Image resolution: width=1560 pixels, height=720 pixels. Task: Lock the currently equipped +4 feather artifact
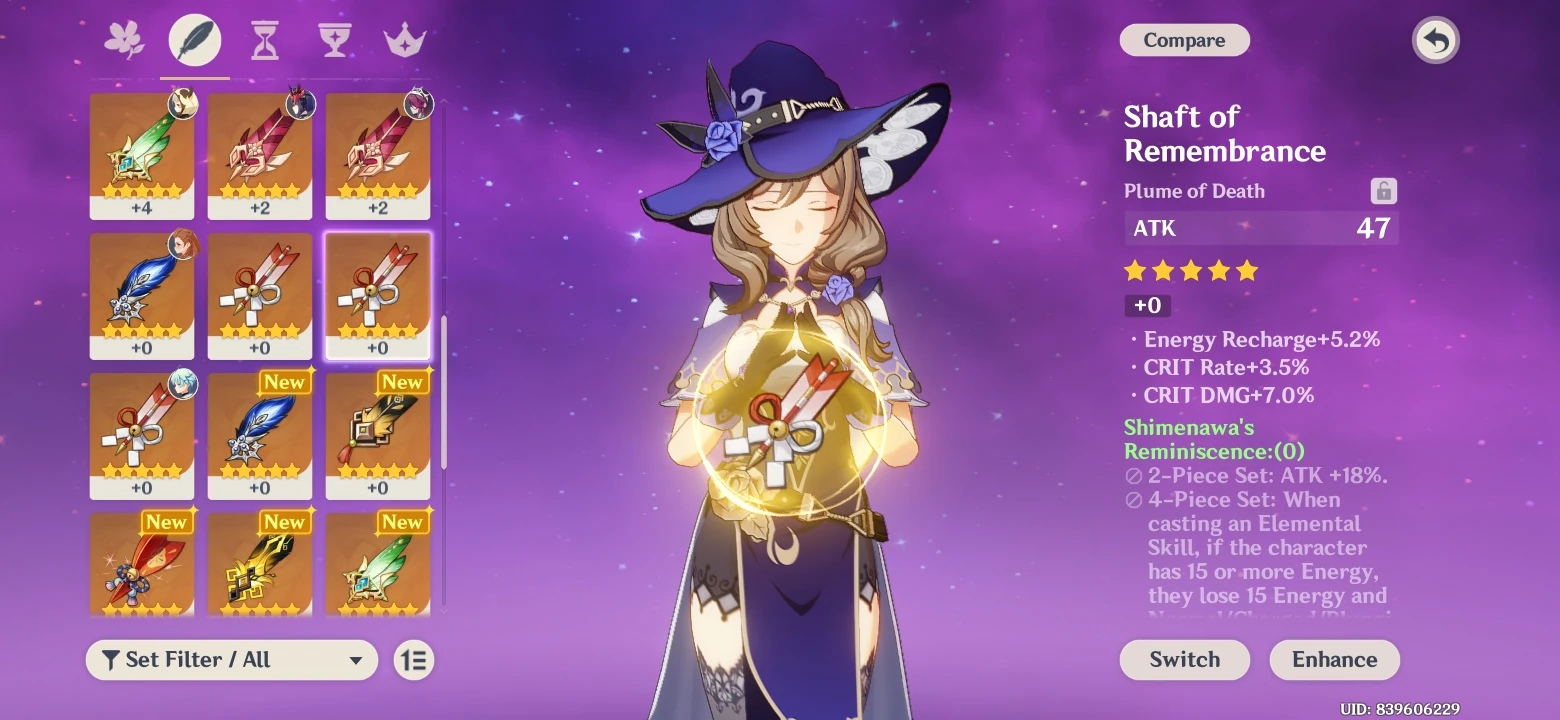(142, 155)
